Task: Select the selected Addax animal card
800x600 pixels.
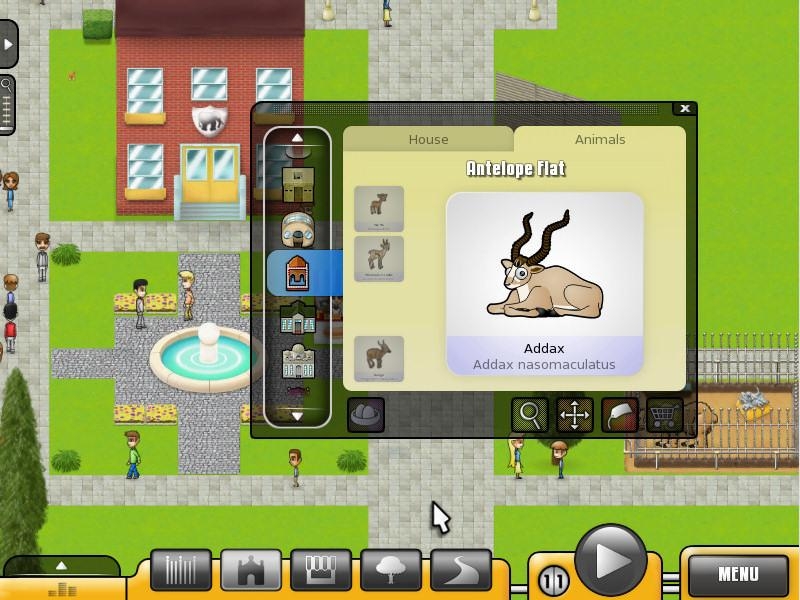Action: [x=544, y=284]
